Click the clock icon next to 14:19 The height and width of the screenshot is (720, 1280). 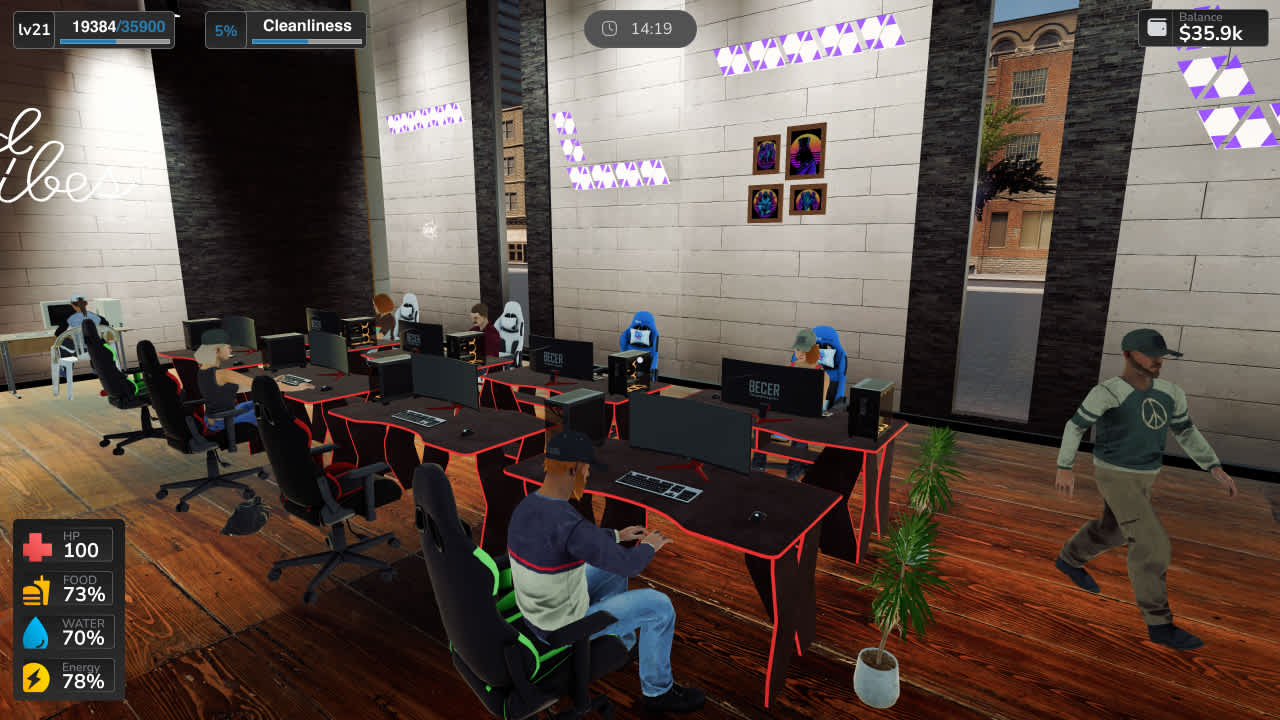coord(611,29)
